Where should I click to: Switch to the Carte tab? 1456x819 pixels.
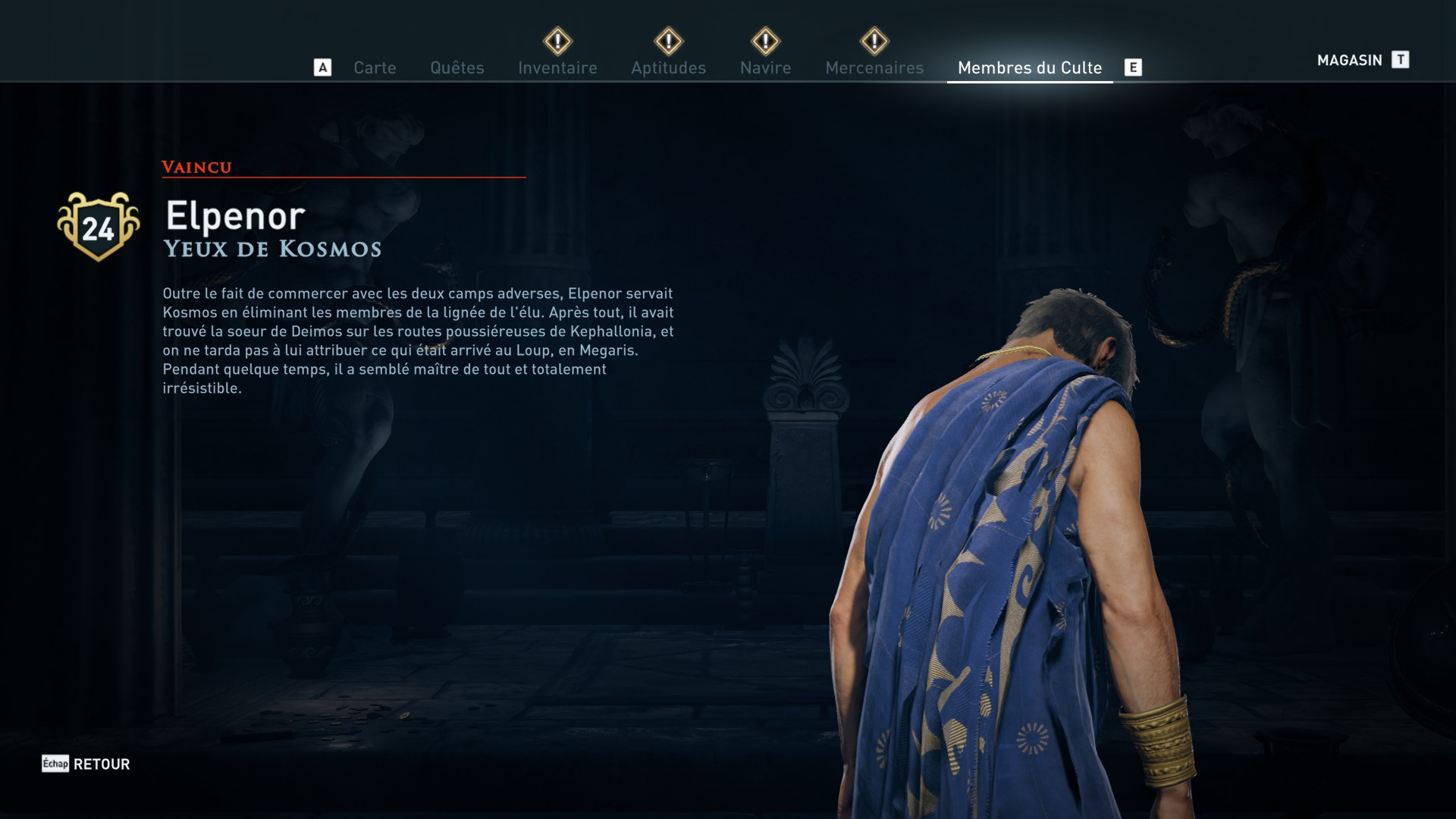[375, 67]
